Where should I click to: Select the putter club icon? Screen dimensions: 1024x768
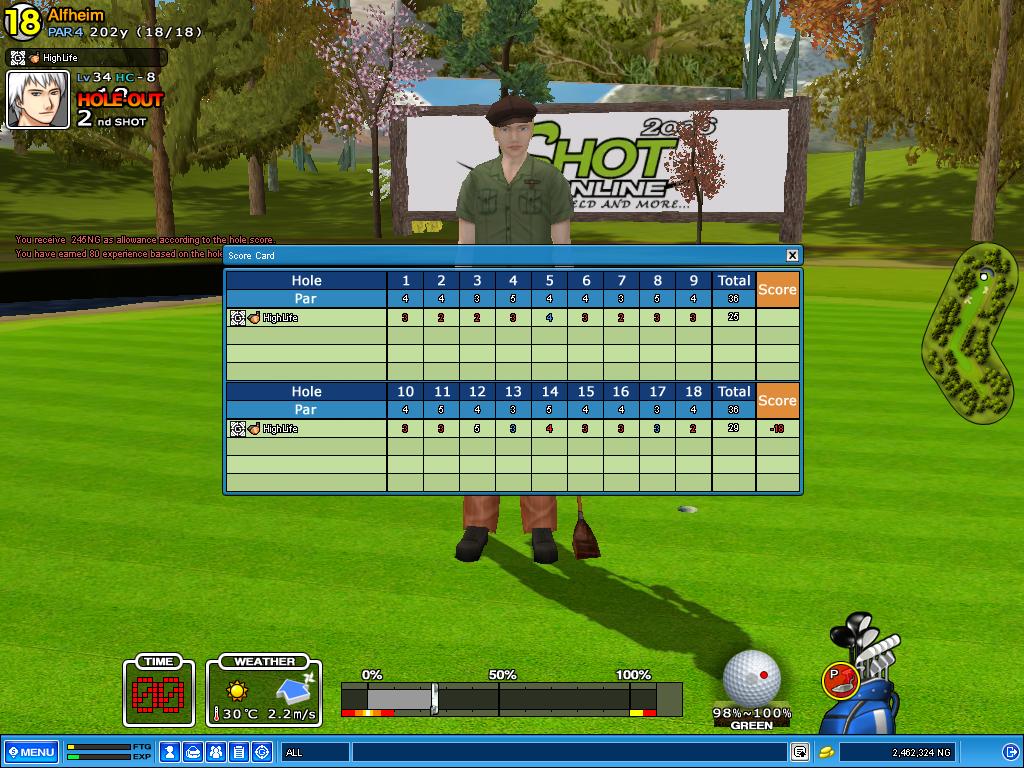840,679
